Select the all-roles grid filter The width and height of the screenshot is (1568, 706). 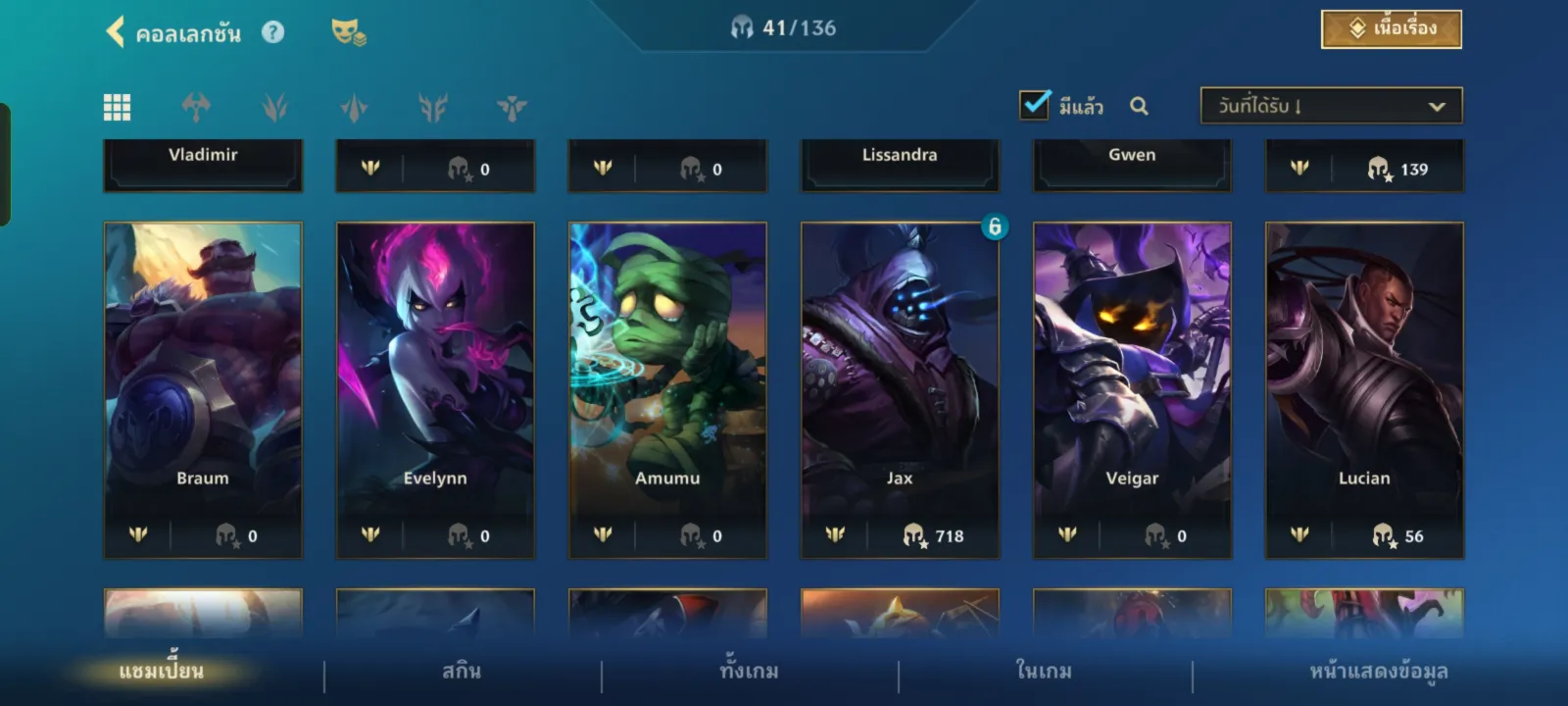tap(117, 107)
